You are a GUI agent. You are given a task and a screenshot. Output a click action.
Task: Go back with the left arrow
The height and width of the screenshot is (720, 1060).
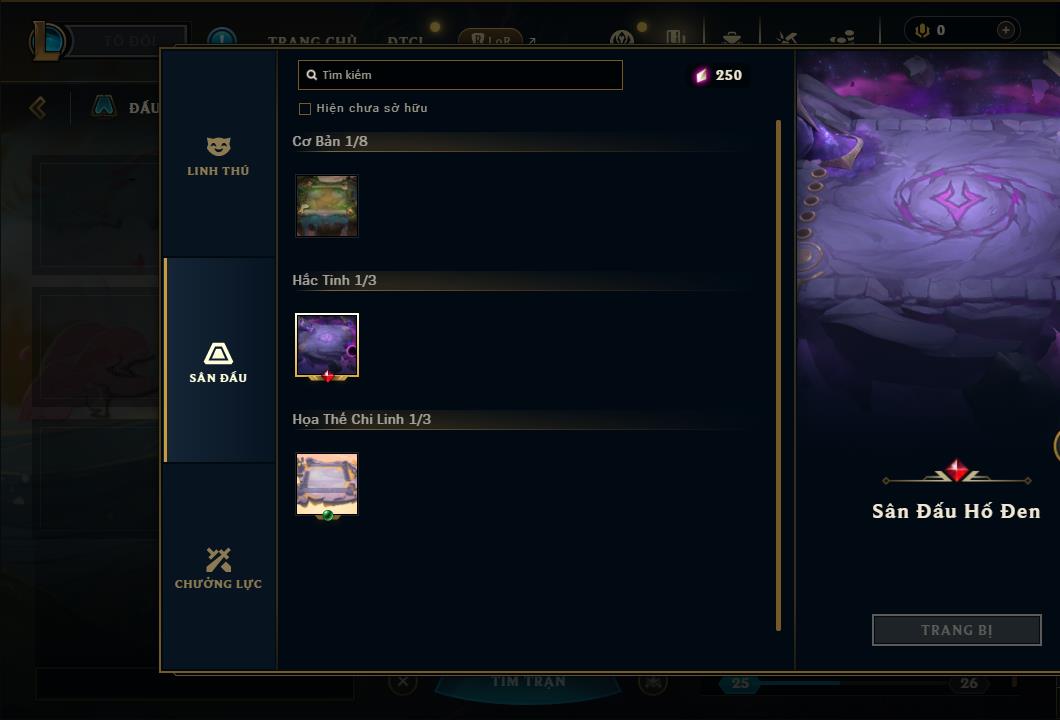tap(38, 107)
